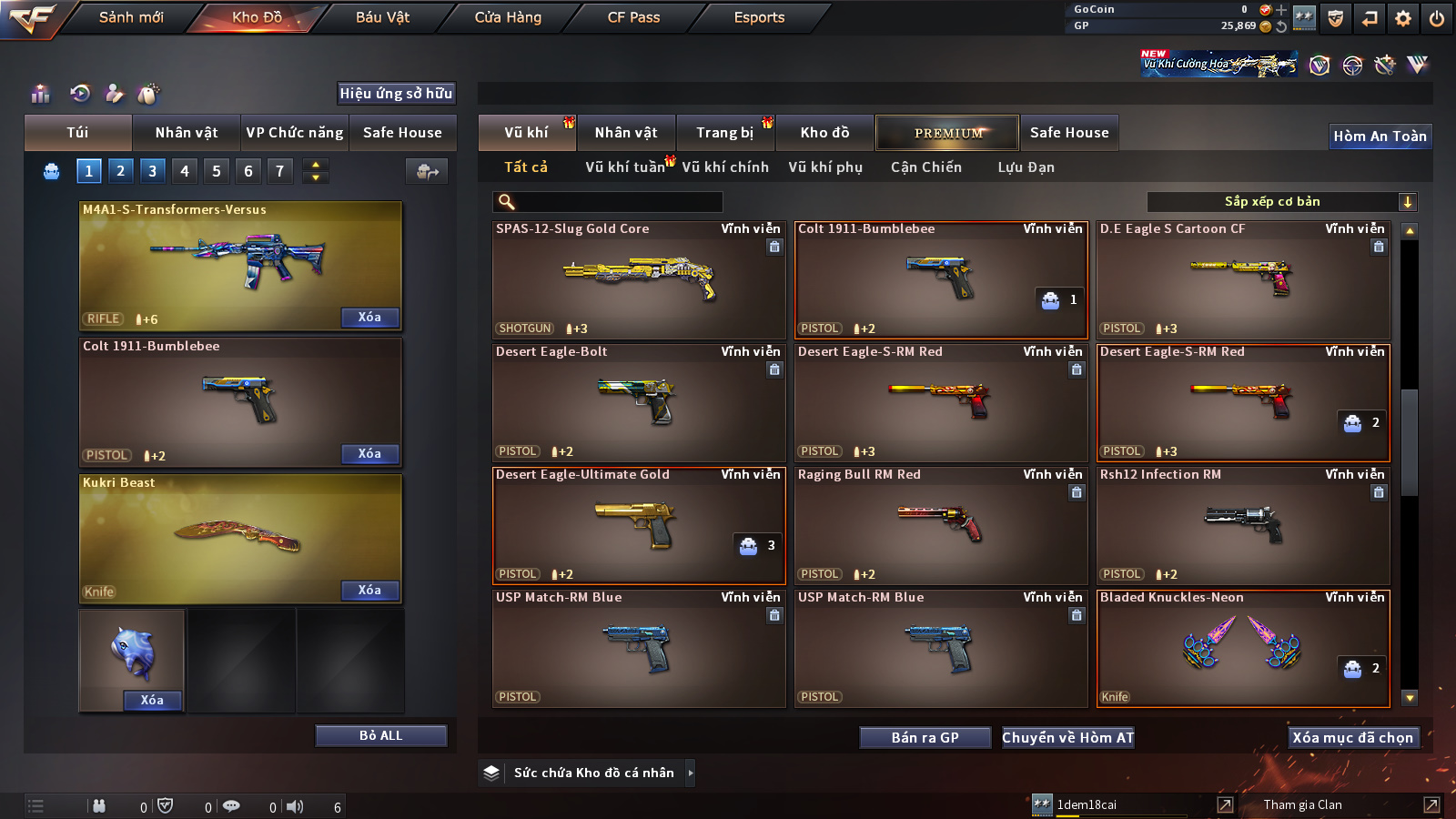The height and width of the screenshot is (819, 1456).
Task: Remove M4A1-S-Transformers-Versus with its Xóa button
Action: 369,318
